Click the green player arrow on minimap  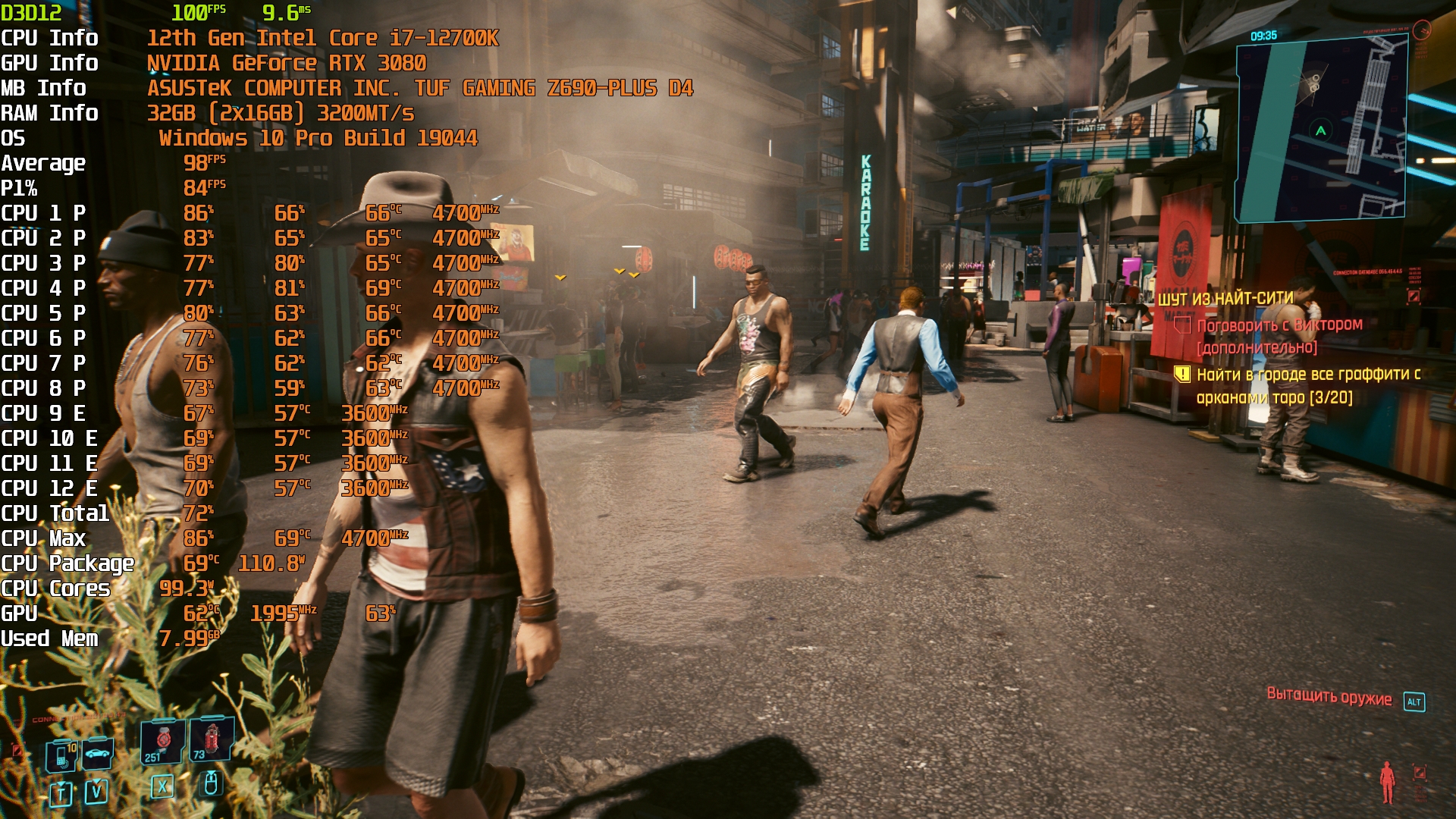pos(1321,130)
